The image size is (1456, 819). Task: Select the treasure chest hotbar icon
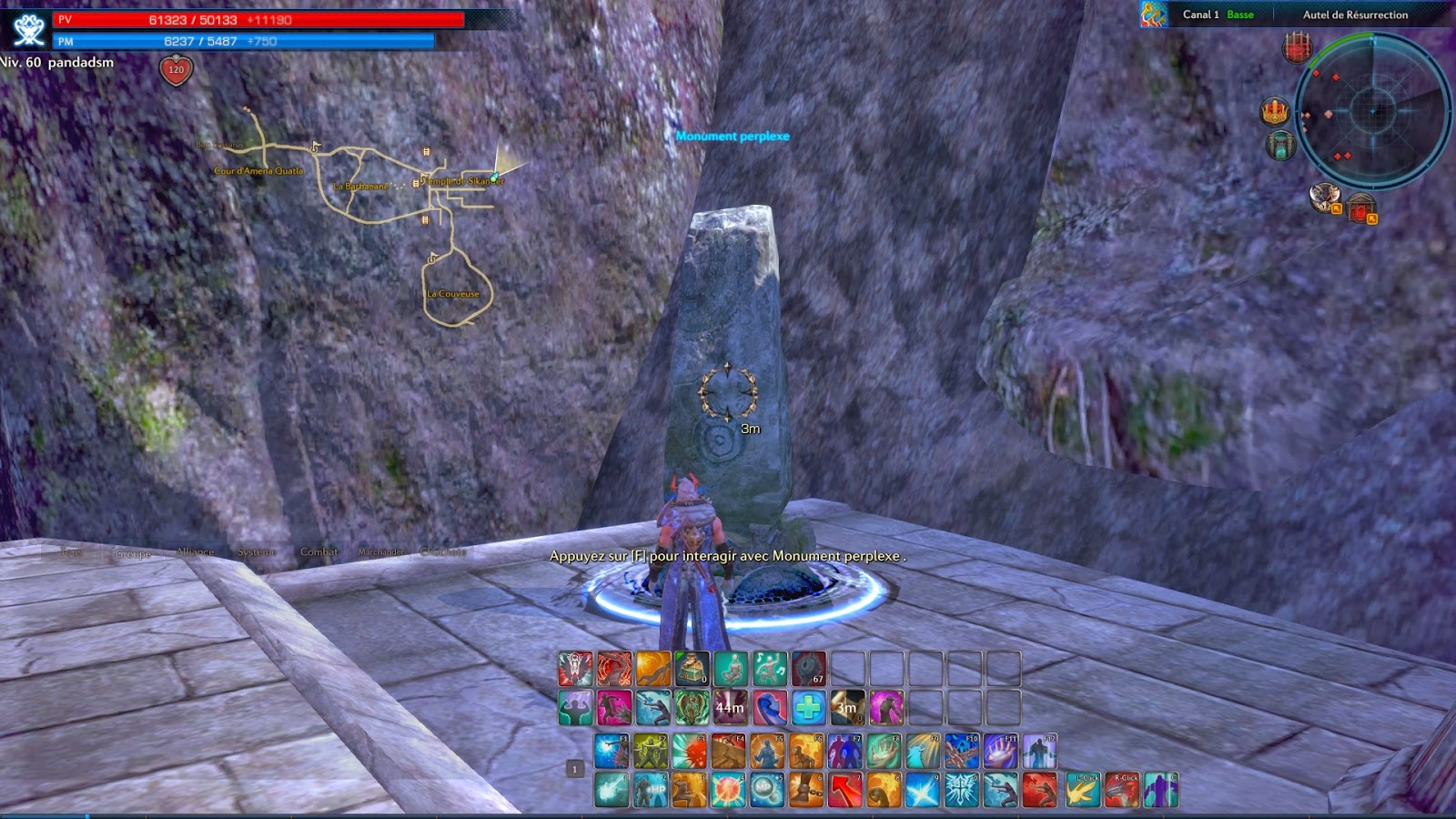(x=692, y=667)
